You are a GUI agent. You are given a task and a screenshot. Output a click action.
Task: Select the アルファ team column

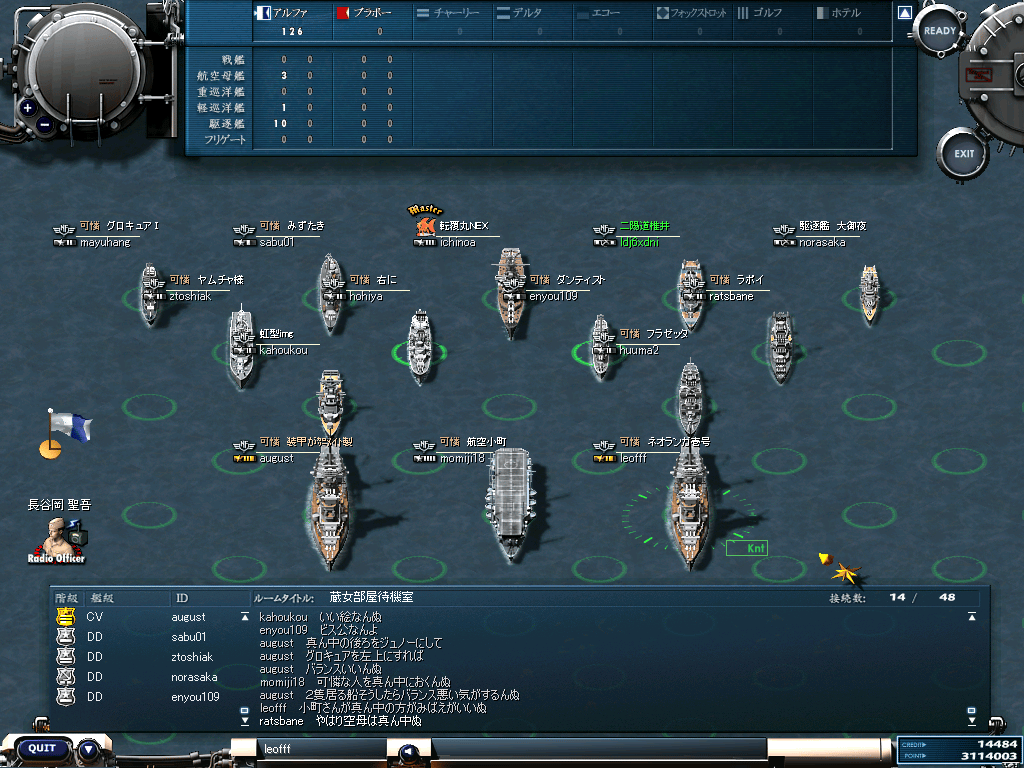point(292,14)
